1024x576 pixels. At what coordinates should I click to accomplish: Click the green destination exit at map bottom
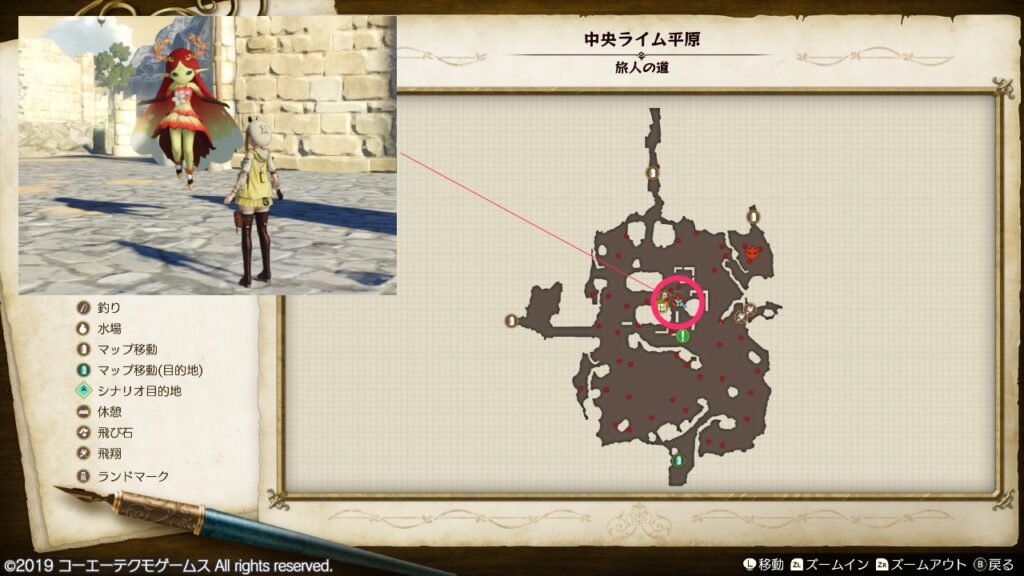tap(679, 461)
